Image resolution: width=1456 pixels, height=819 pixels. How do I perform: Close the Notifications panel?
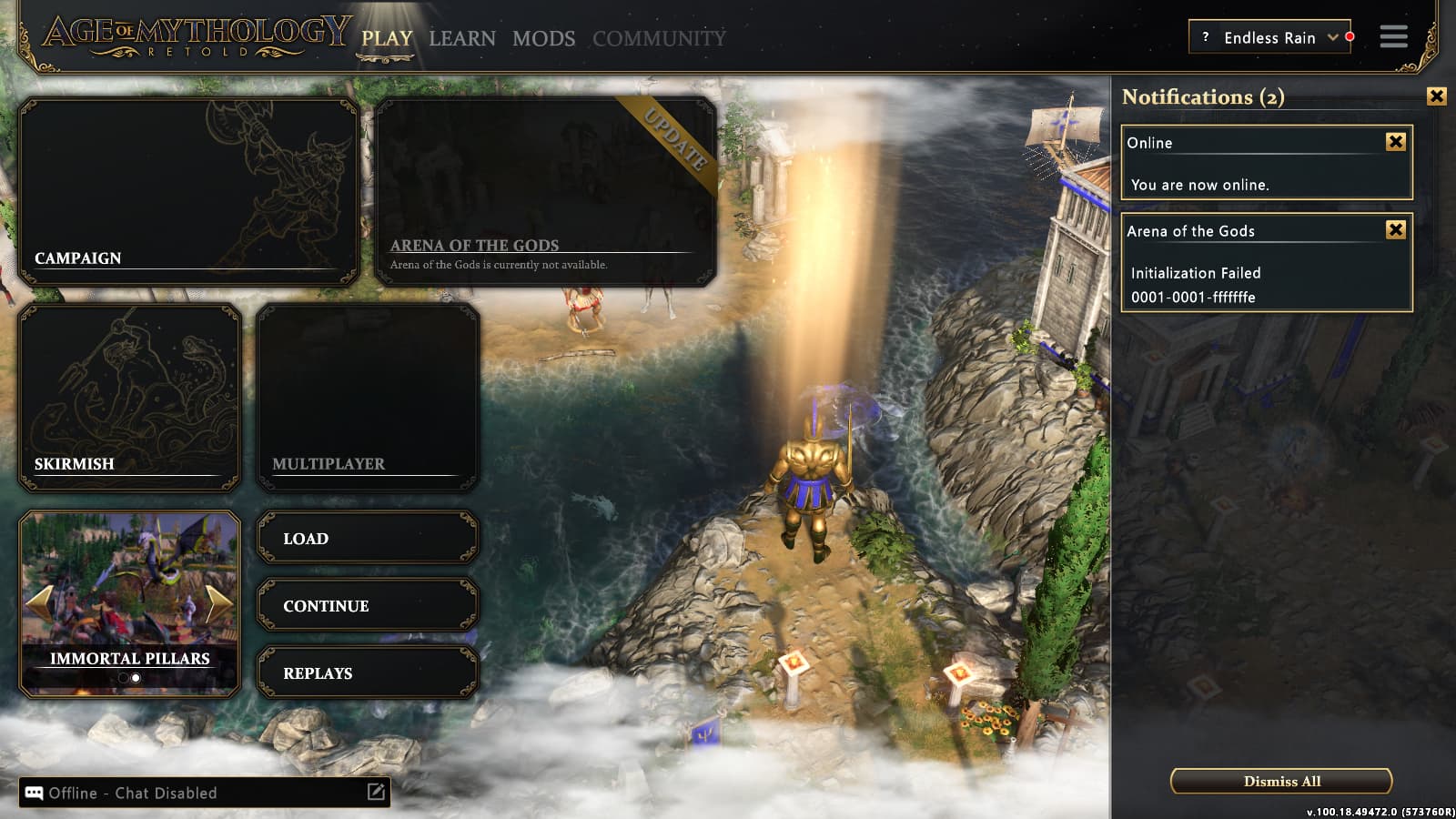(1436, 96)
